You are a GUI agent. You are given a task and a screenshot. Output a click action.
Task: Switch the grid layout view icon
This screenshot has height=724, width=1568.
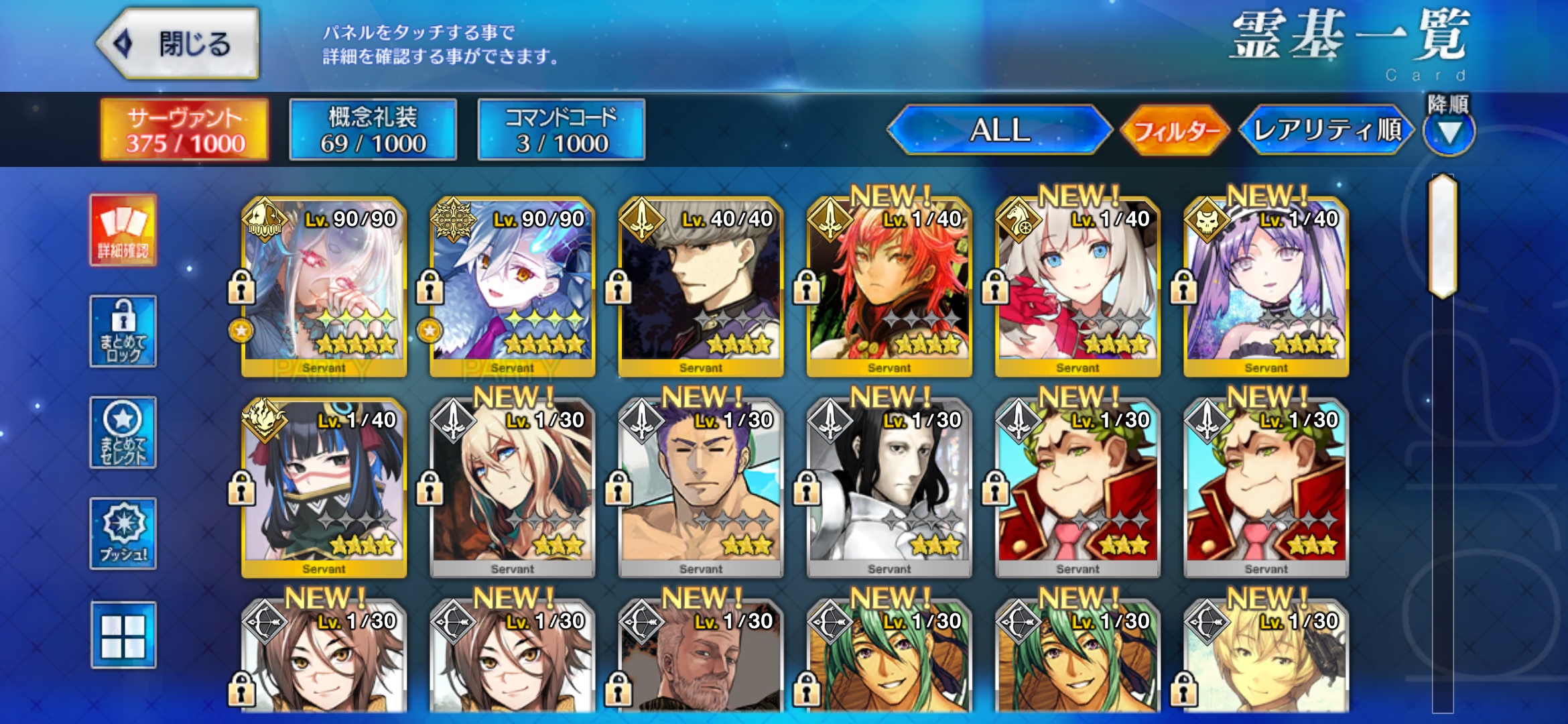coord(123,635)
